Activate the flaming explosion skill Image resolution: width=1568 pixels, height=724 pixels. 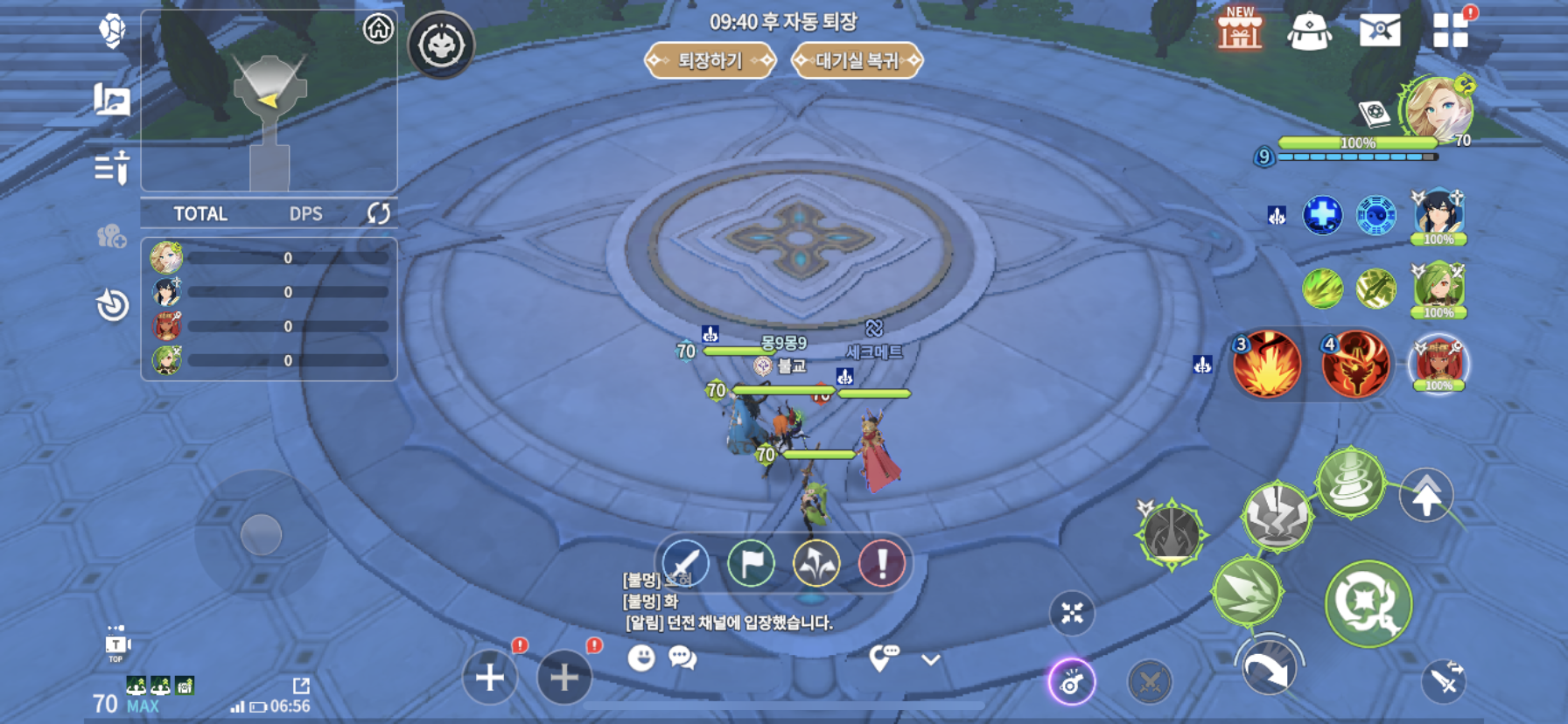(1266, 364)
